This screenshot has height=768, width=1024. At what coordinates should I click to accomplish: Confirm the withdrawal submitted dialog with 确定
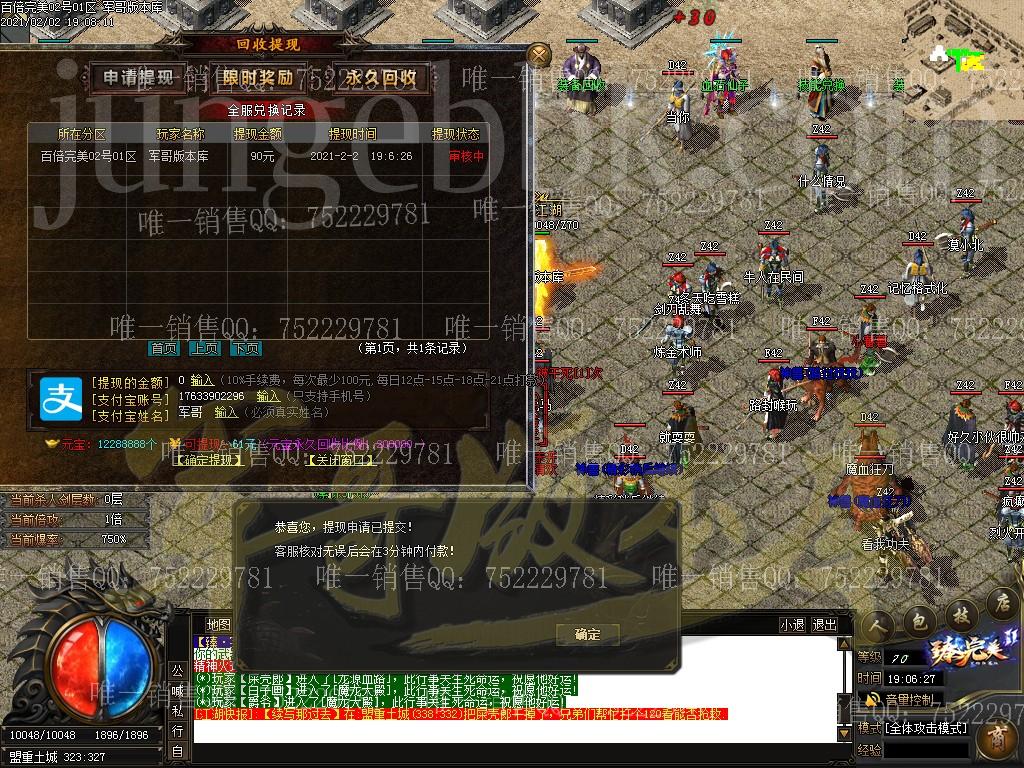(x=588, y=634)
